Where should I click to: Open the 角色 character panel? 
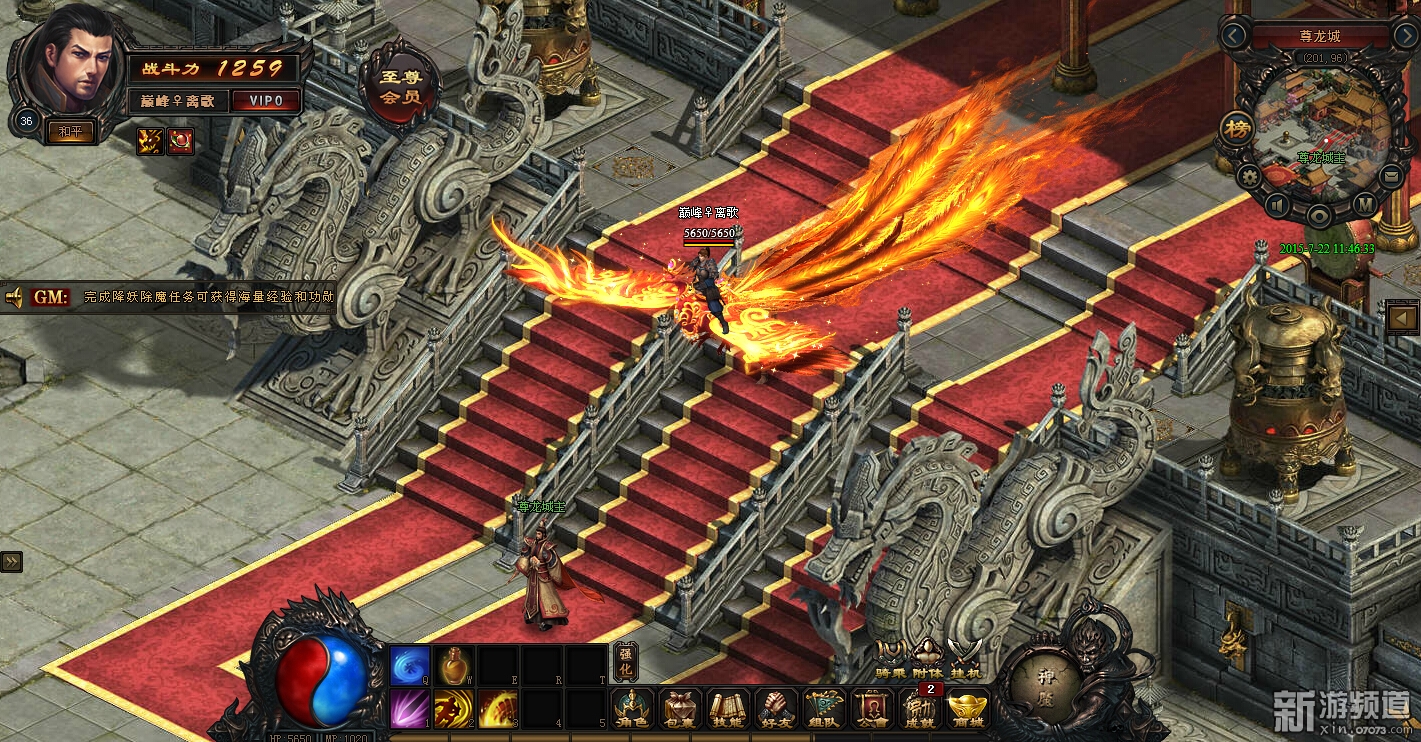click(x=633, y=709)
